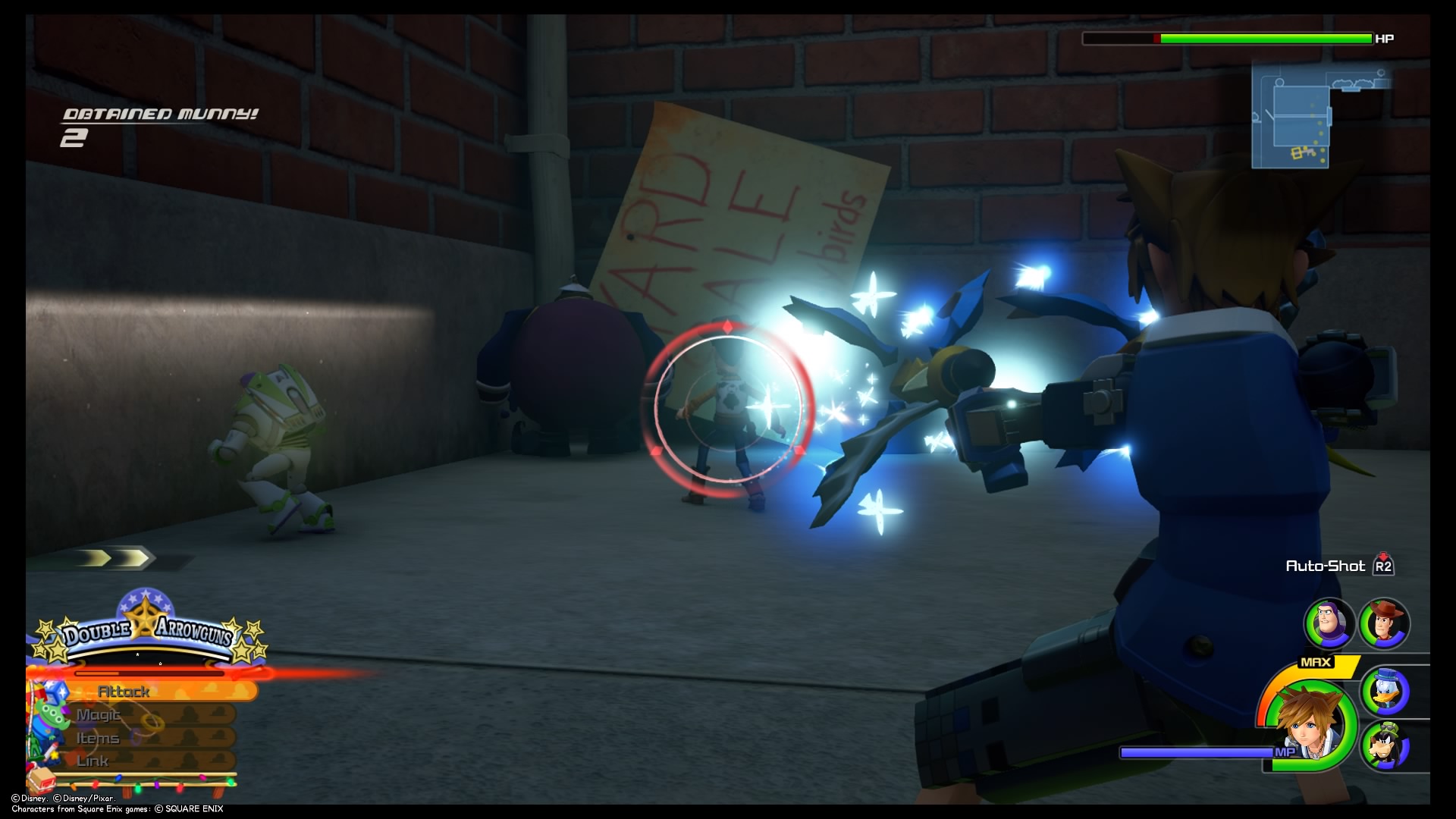Expand the Items command submenu
1456x819 pixels.
[x=97, y=737]
